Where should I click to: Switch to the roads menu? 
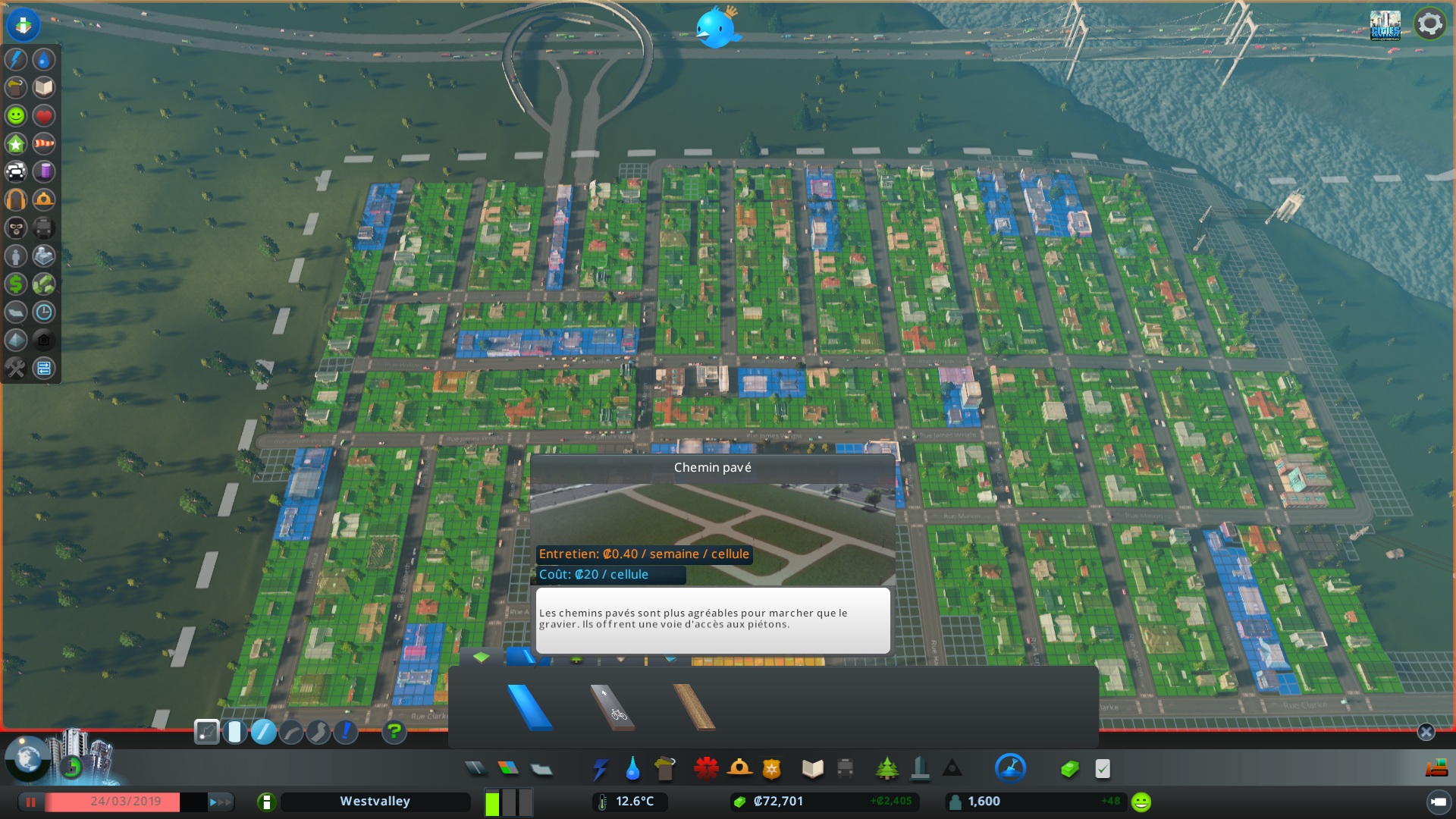(475, 768)
